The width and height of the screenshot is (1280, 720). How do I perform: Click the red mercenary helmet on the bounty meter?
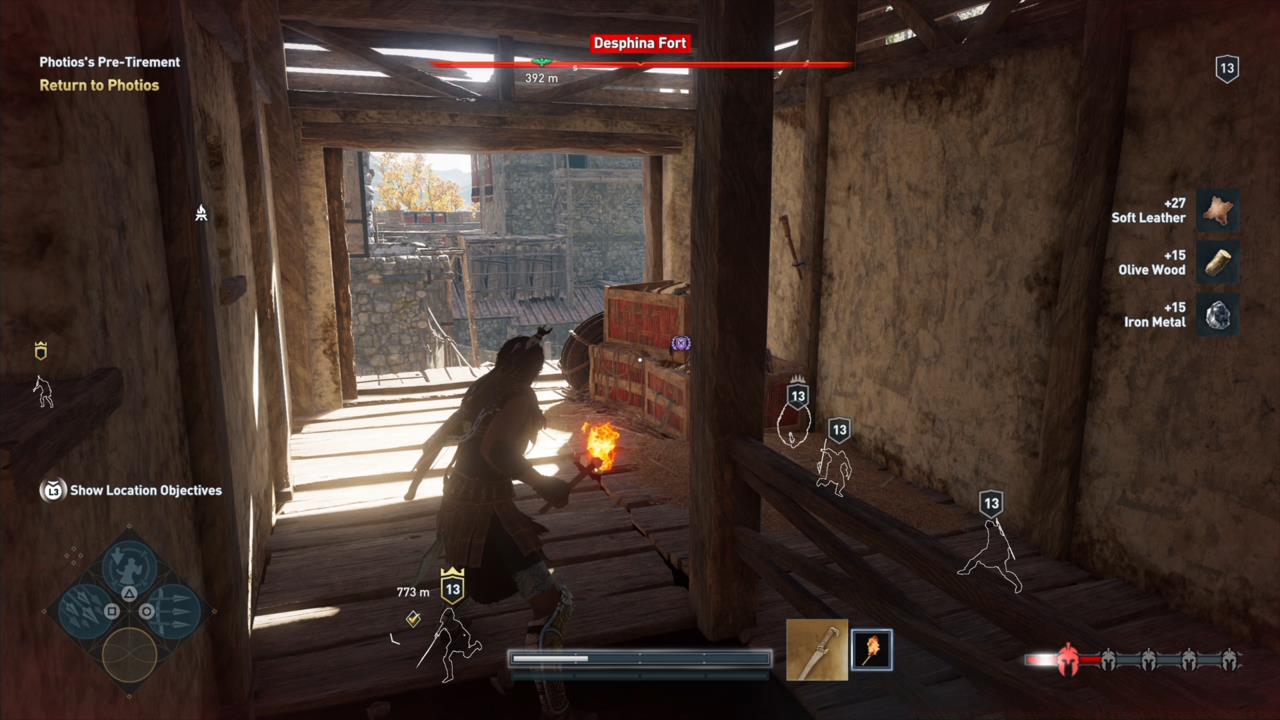(1068, 660)
